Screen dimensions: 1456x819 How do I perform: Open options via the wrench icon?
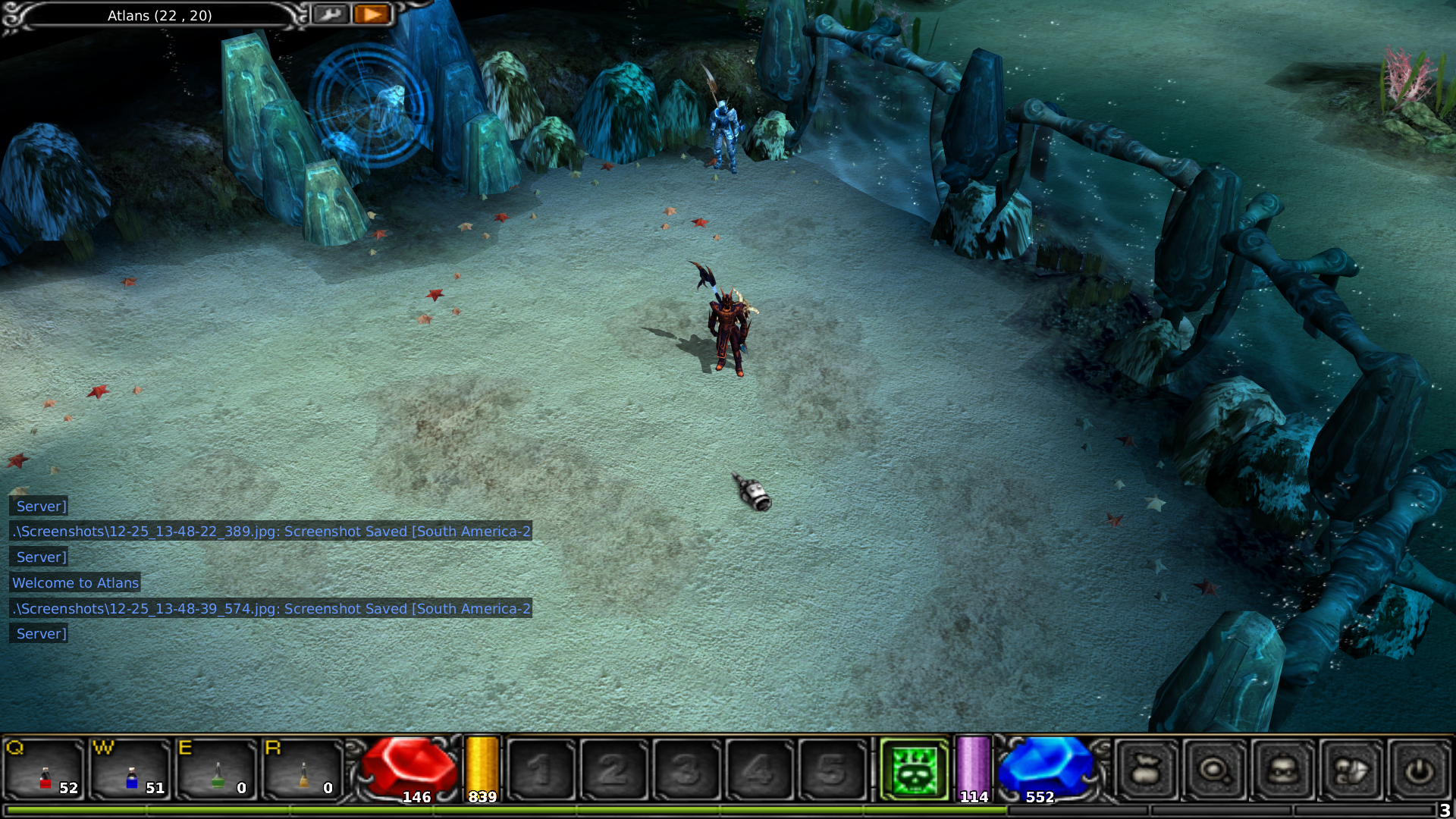(330, 14)
